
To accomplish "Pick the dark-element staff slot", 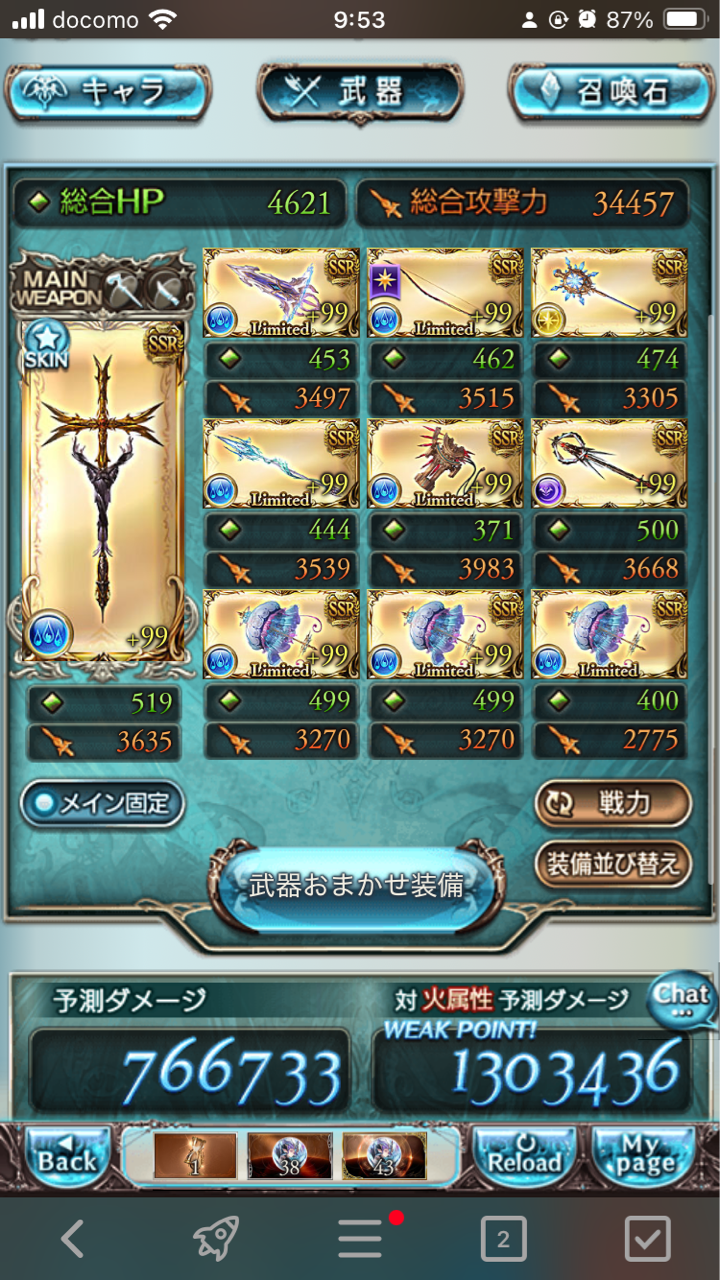I will pyautogui.click(x=609, y=463).
